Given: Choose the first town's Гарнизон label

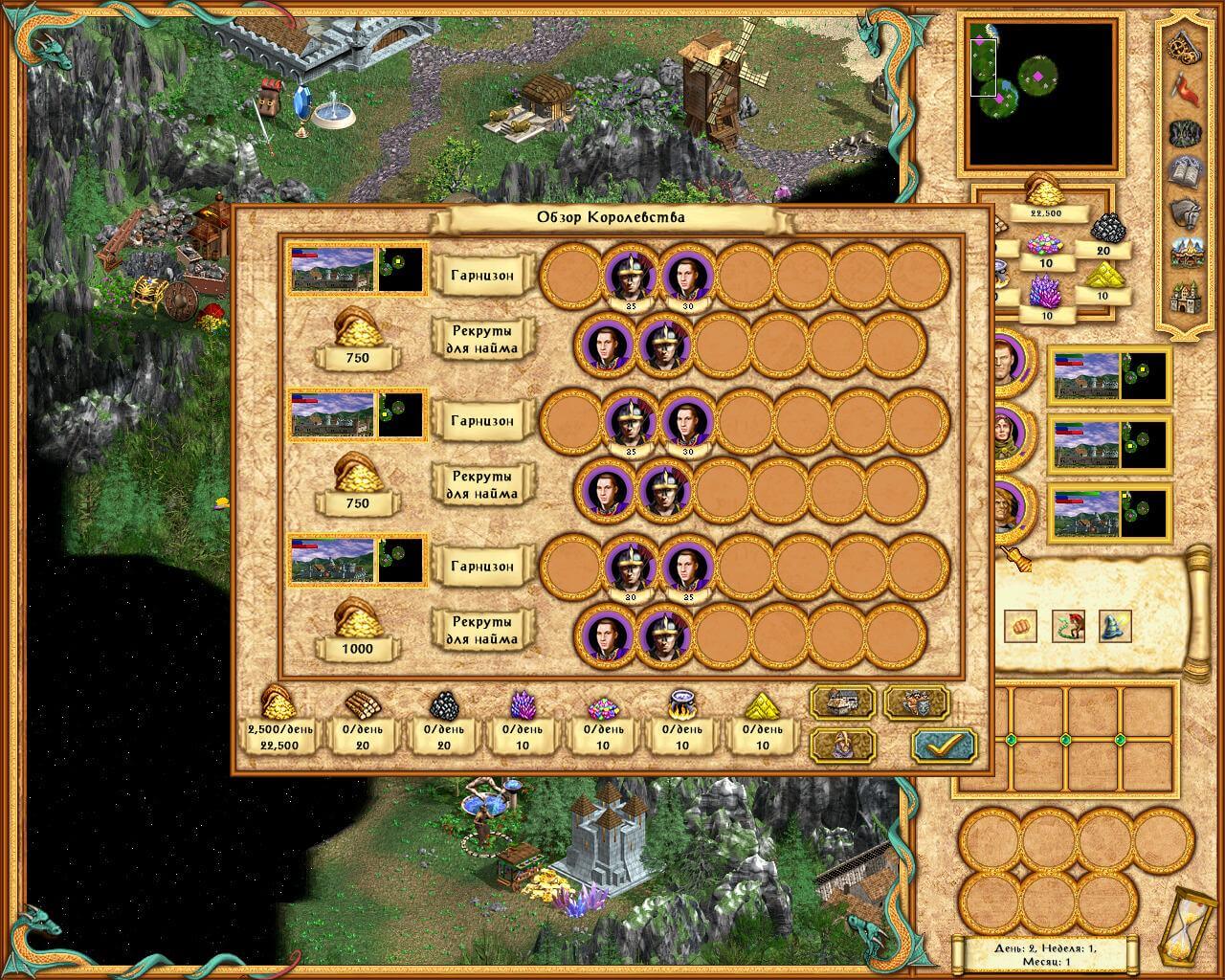Looking at the screenshot, I should pyautogui.click(x=482, y=276).
